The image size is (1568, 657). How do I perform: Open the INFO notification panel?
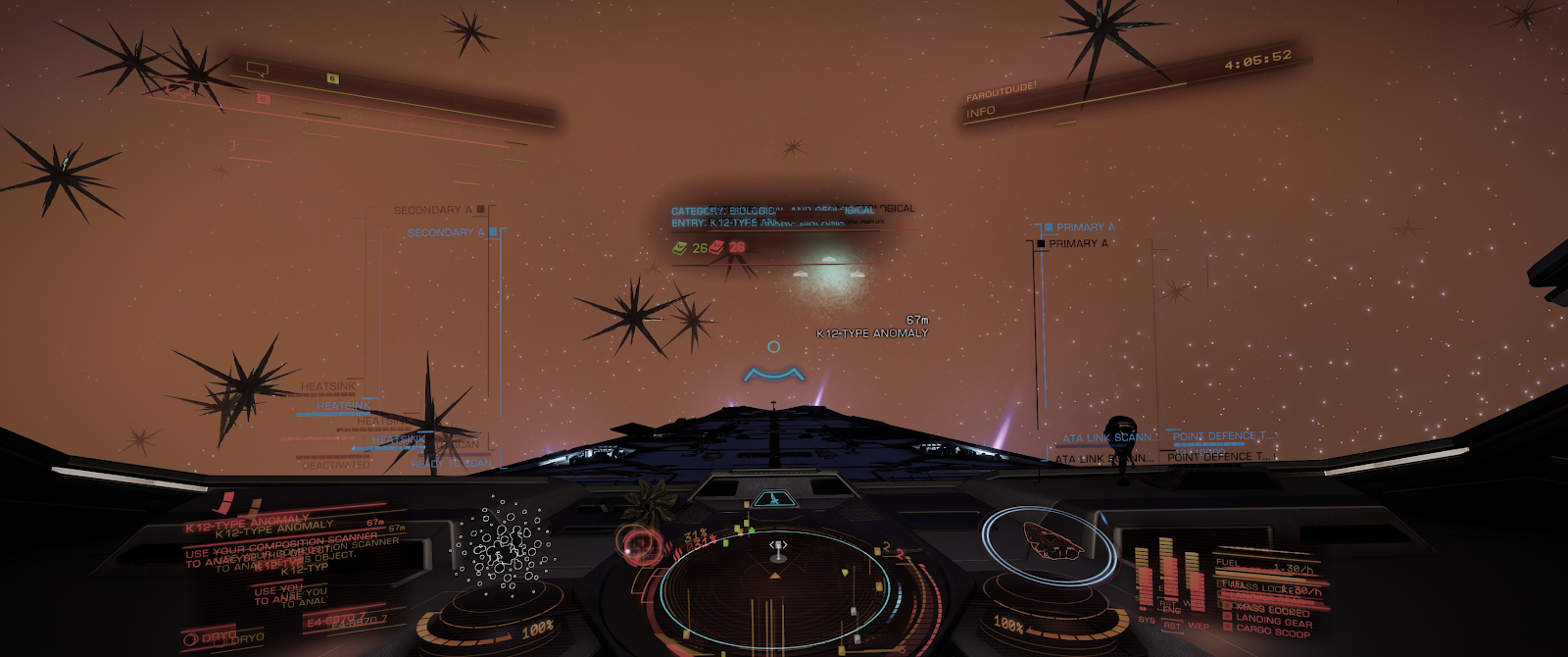point(981,113)
